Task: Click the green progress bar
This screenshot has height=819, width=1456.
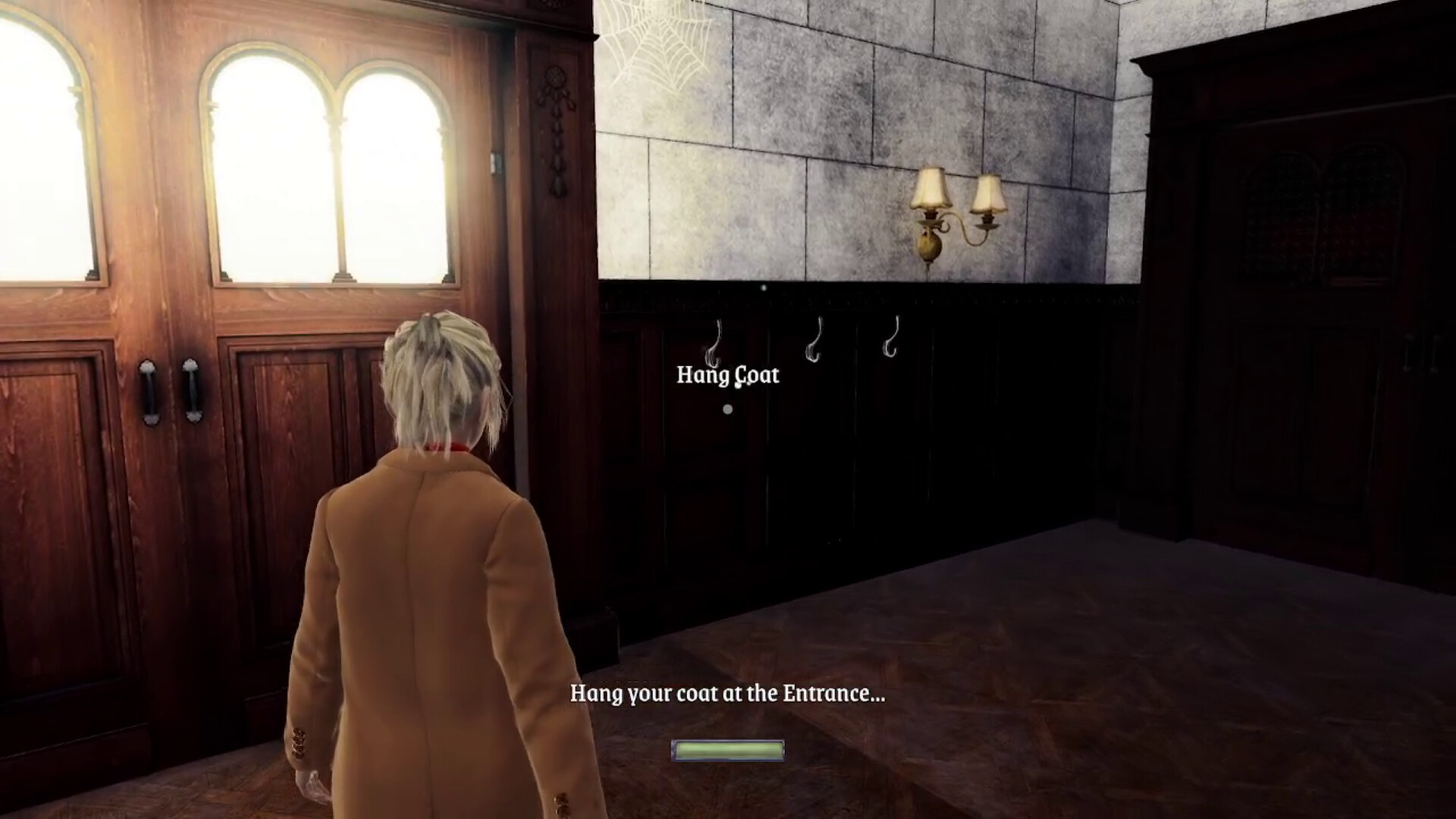Action: [x=728, y=750]
